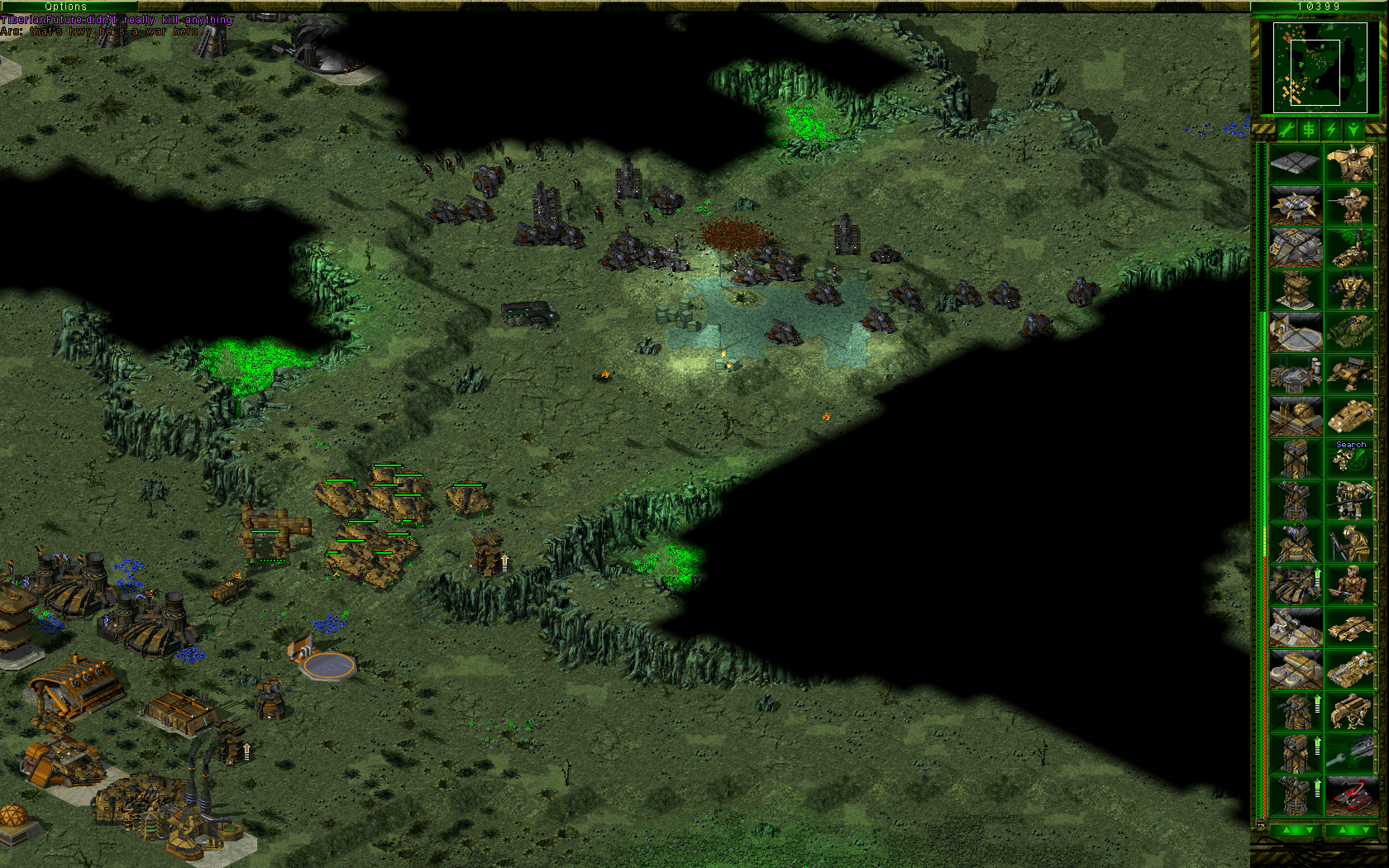Train the kneeling rifleman infantry
The width and height of the screenshot is (1389, 868).
click(x=1350, y=206)
